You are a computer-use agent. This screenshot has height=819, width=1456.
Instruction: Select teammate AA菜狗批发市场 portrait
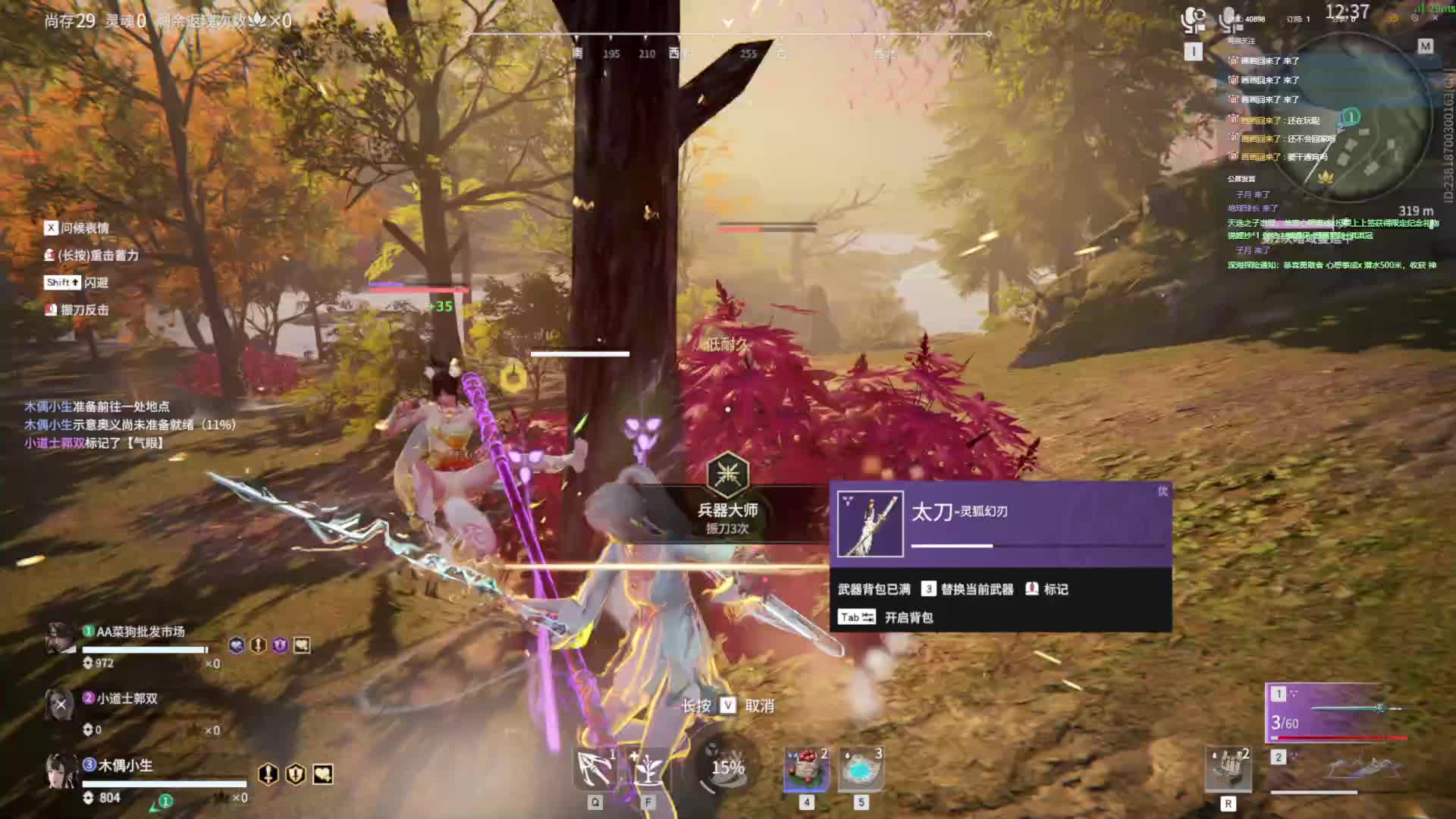pyautogui.click(x=61, y=639)
